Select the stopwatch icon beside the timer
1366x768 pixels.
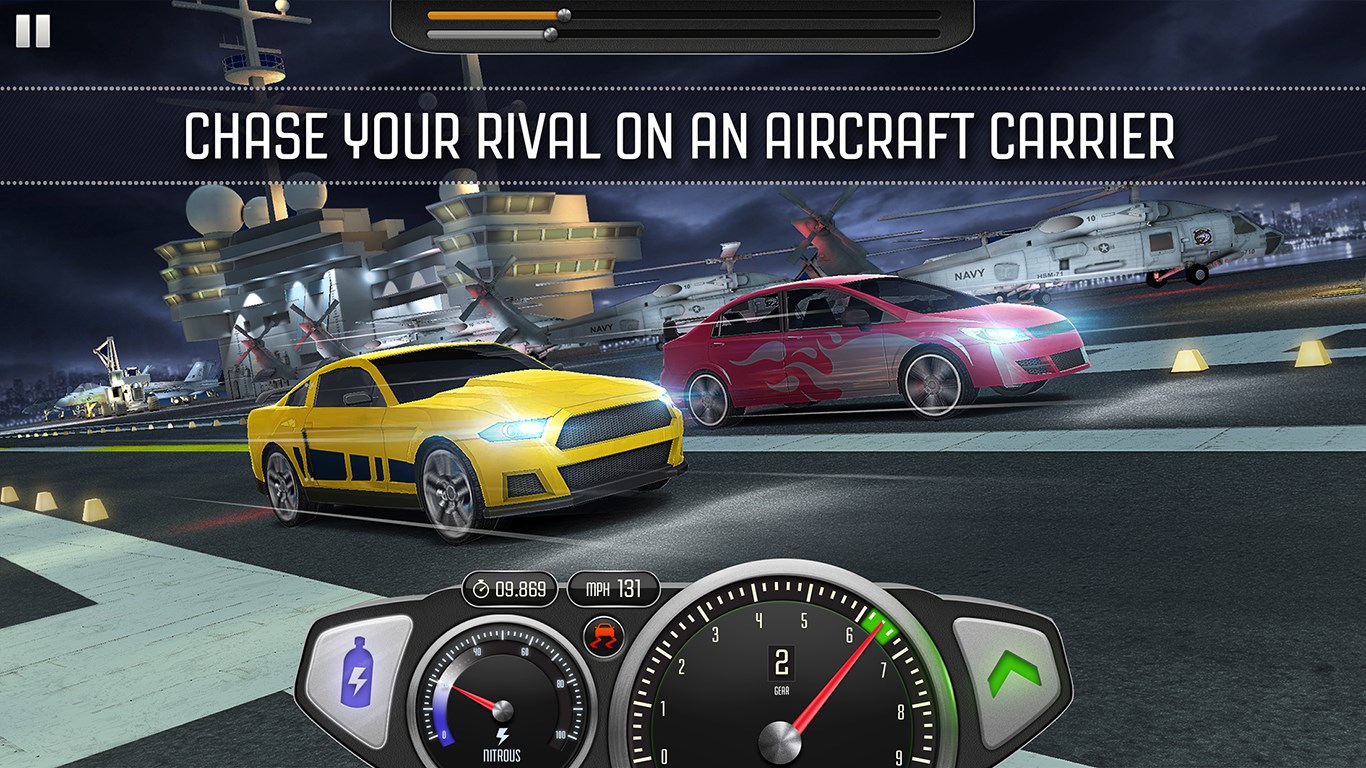coord(480,589)
